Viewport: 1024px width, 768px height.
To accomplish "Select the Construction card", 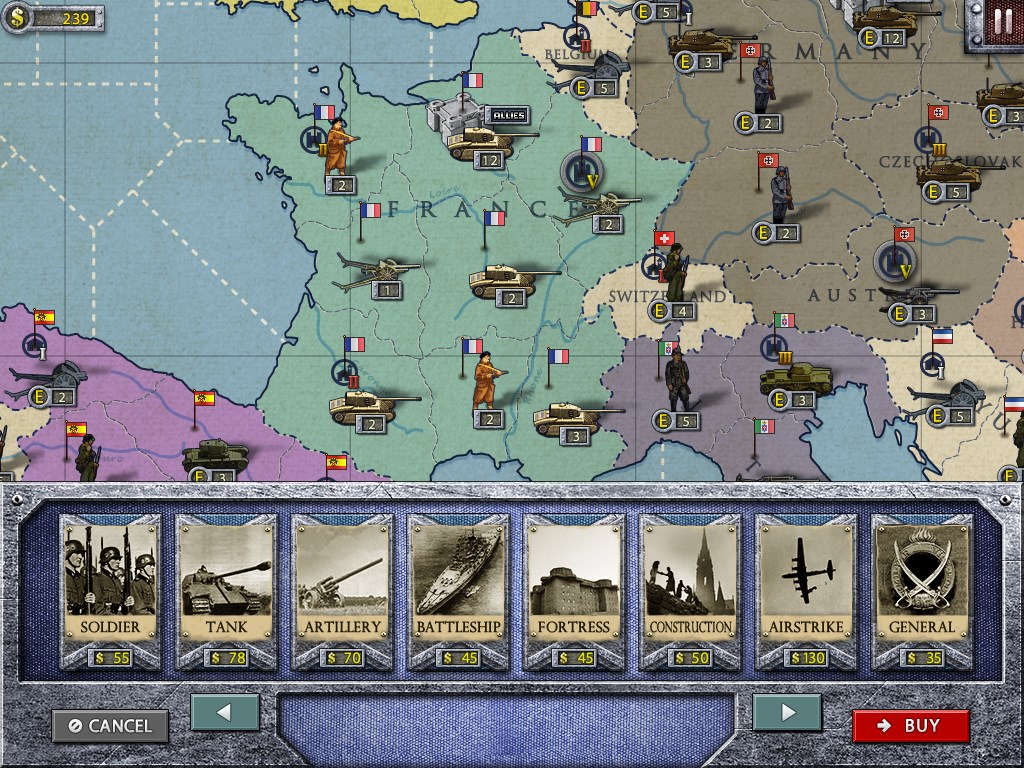I will pos(690,590).
